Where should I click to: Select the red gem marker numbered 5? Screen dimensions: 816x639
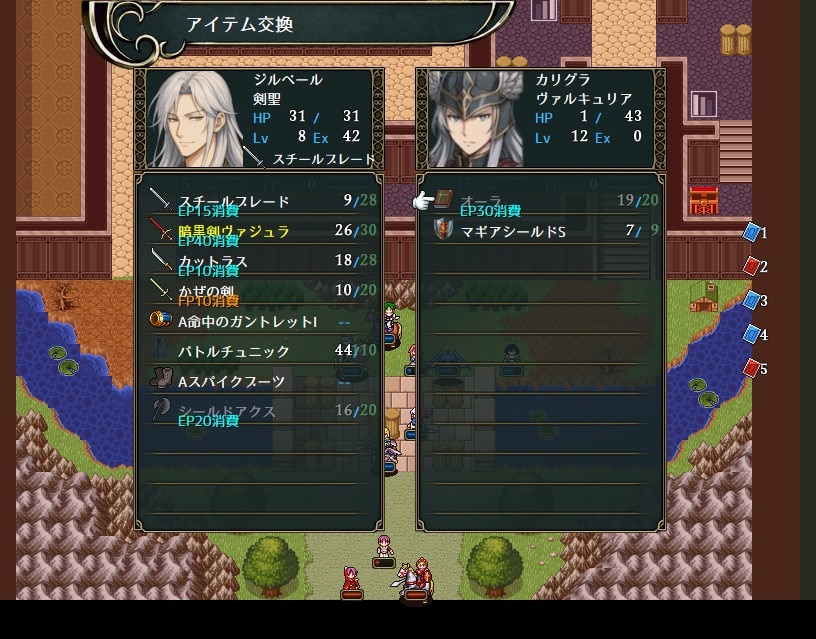[x=752, y=369]
